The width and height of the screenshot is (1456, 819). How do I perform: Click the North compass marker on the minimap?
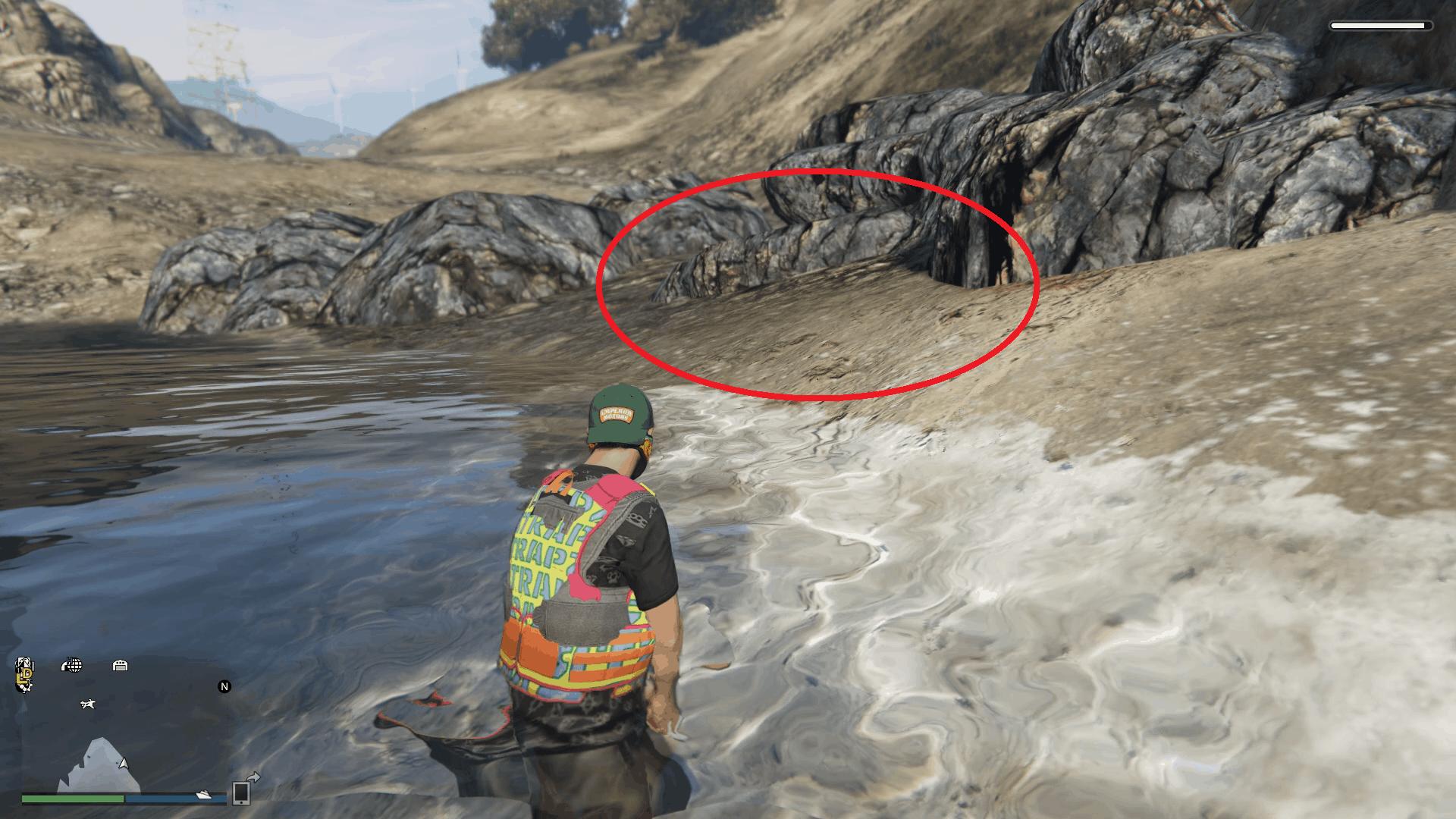[224, 686]
